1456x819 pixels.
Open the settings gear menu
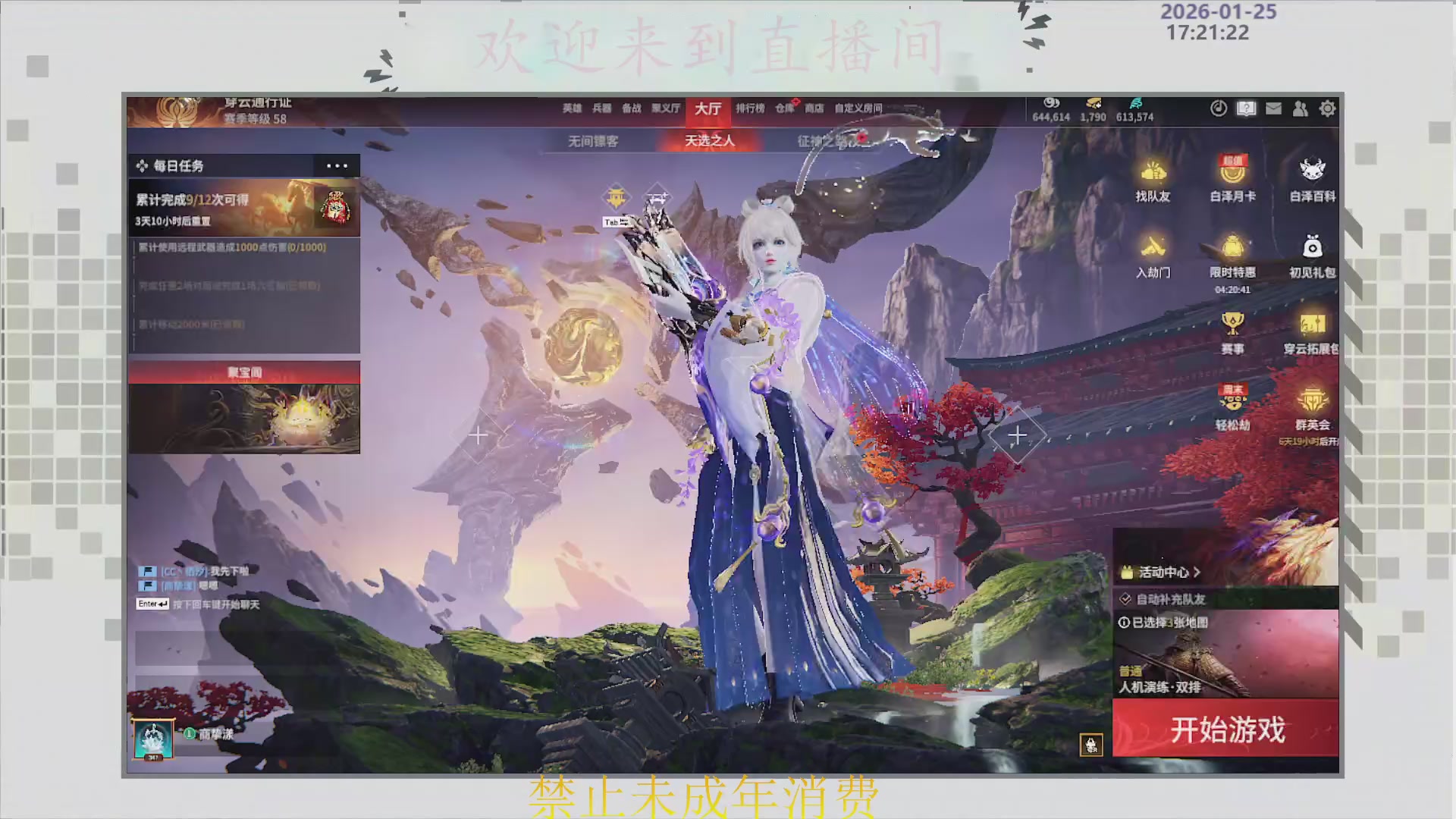(x=1328, y=108)
